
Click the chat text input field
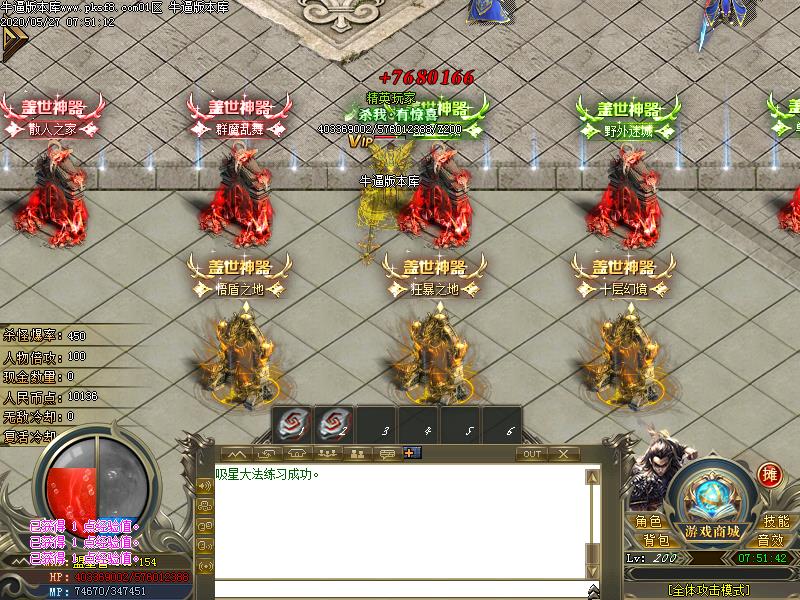click(400, 590)
